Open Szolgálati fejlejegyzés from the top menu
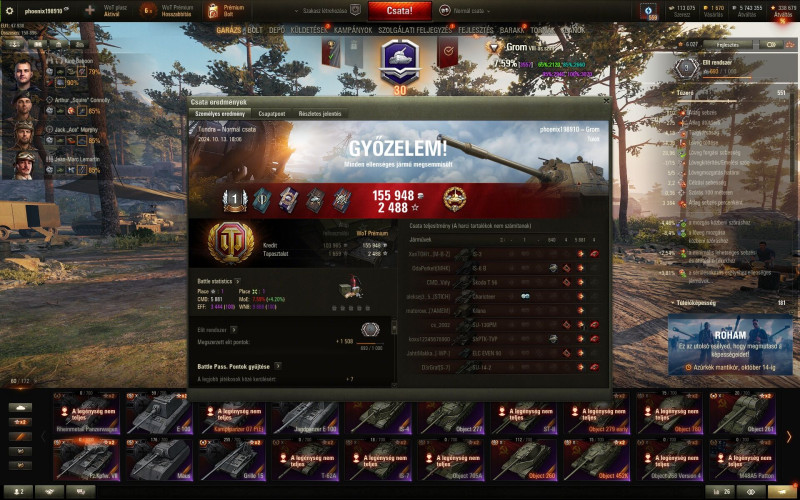This screenshot has height=500, width=800. (414, 30)
